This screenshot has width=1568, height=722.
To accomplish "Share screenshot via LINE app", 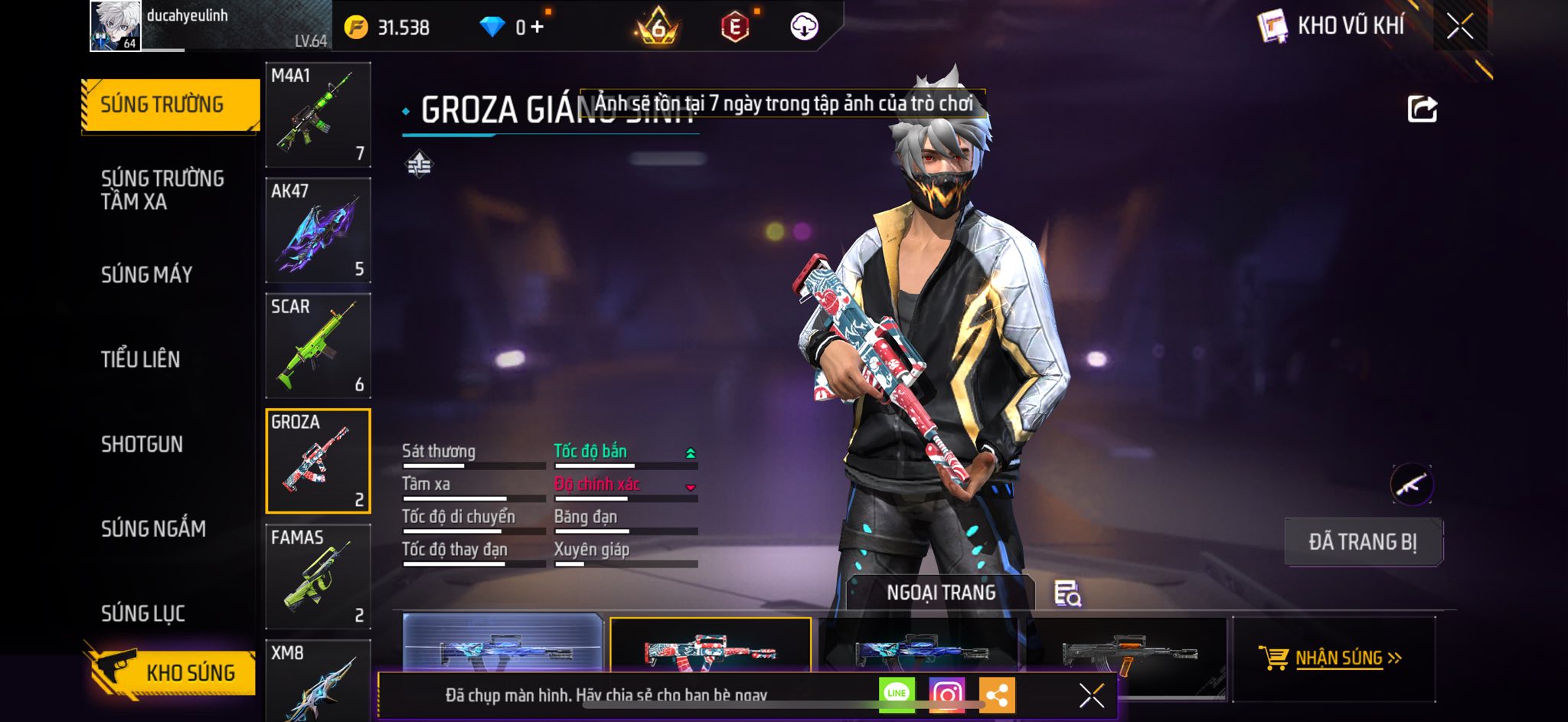I will point(897,694).
